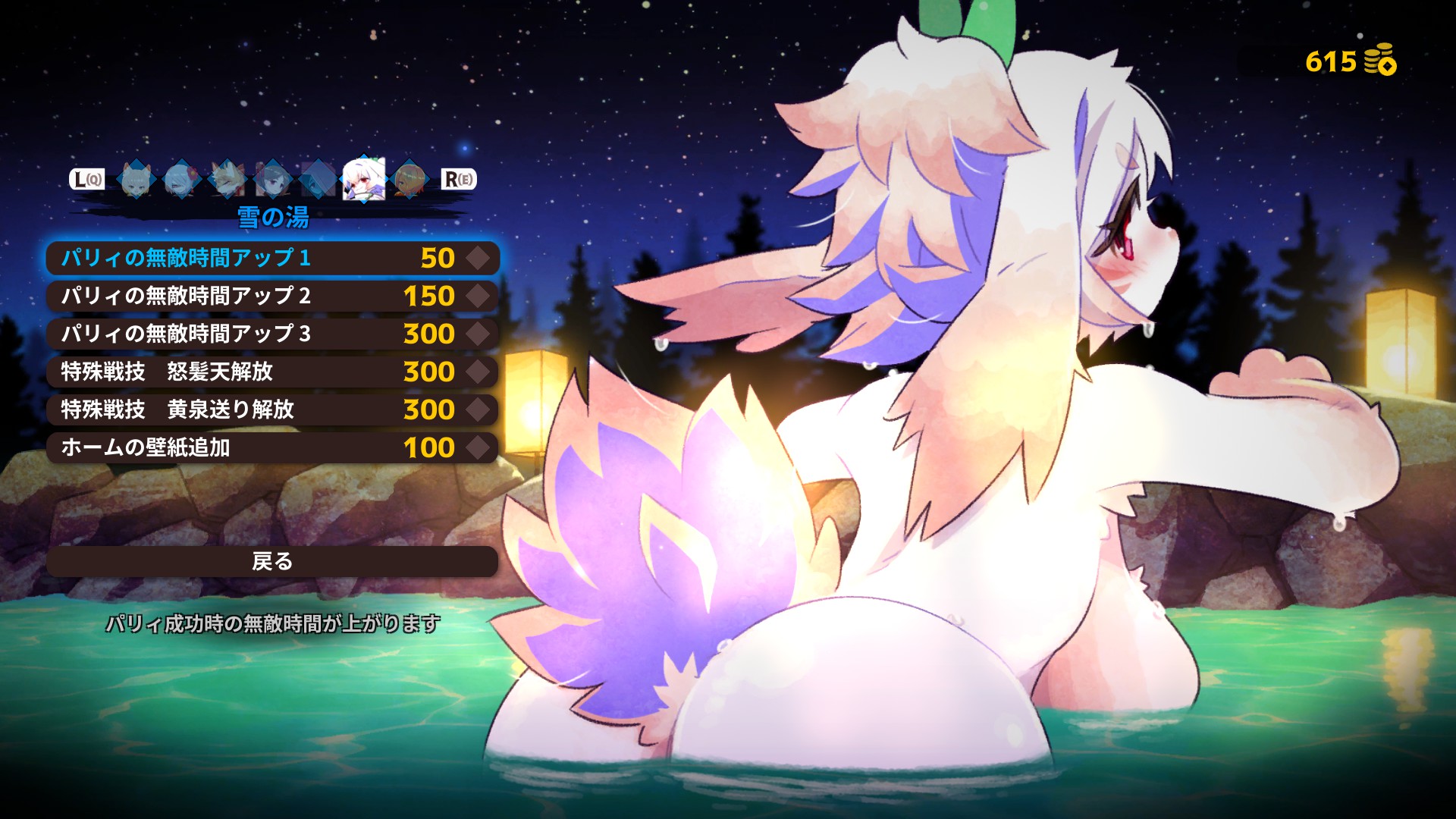Select the white-haired red-eyed character tab
The height and width of the screenshot is (819, 1456).
click(x=363, y=180)
